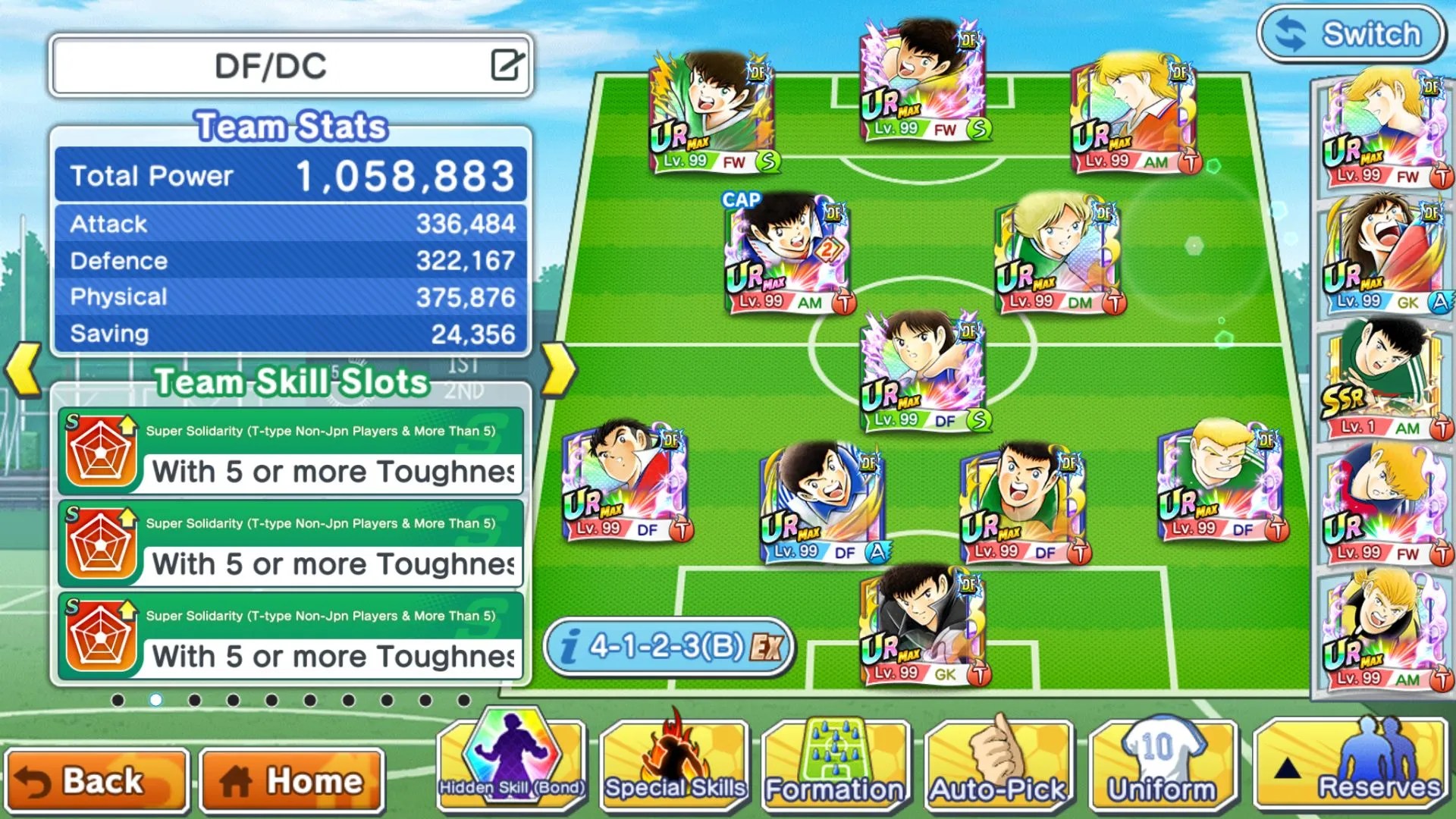
Task: Open Hidden Skill (Bond) menu
Action: coord(513,762)
